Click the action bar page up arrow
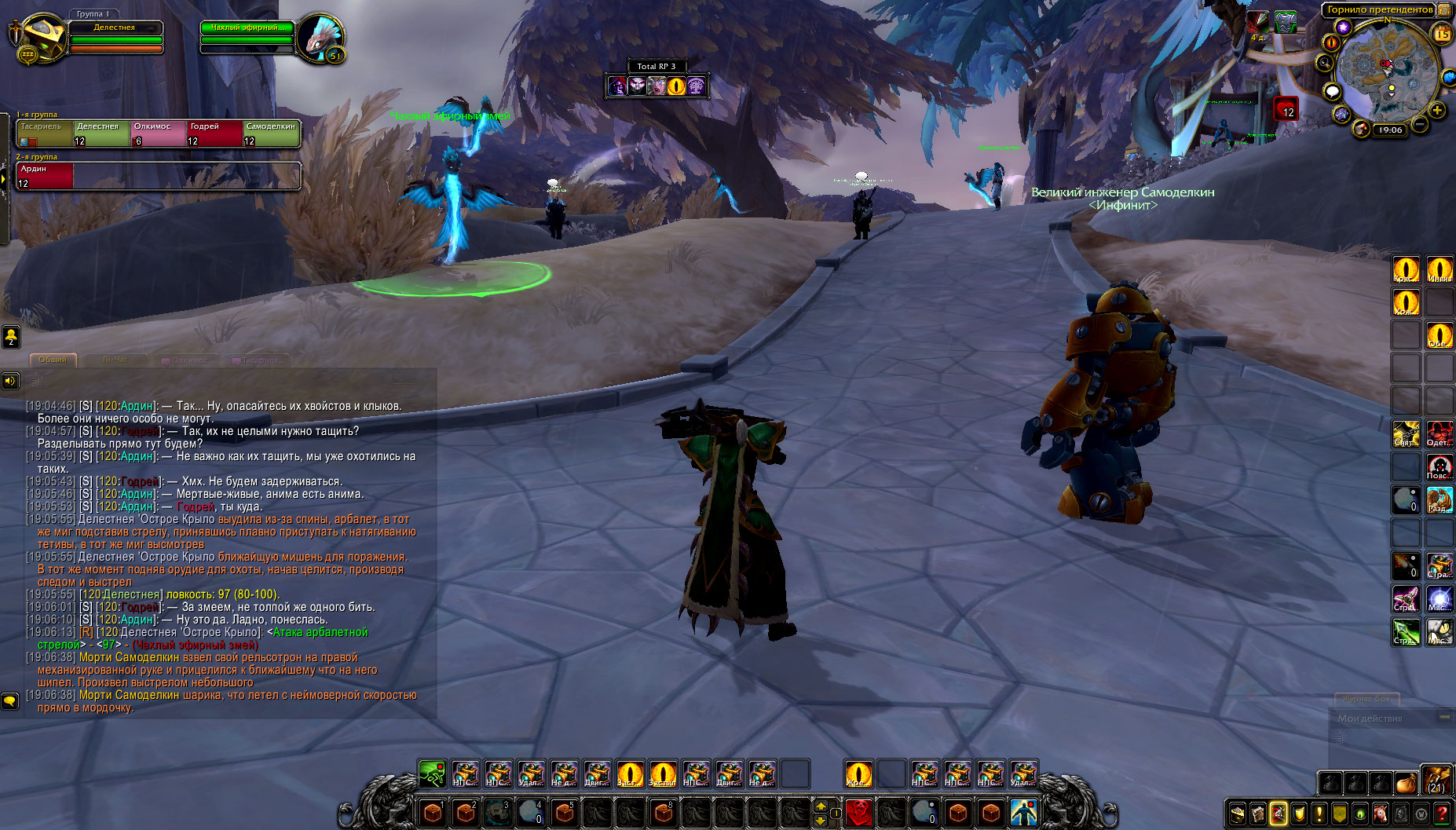 [821, 806]
